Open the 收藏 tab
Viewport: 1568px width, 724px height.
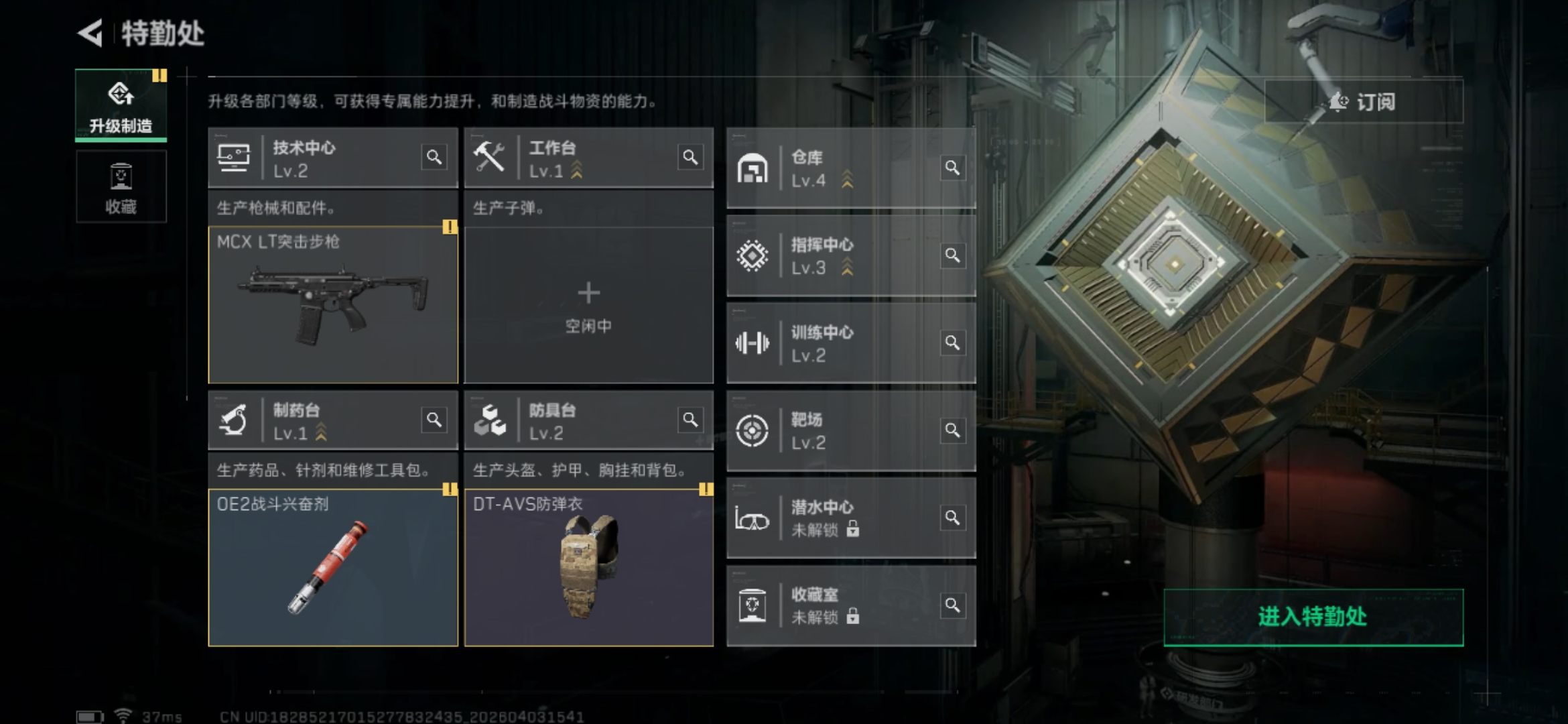click(x=121, y=187)
